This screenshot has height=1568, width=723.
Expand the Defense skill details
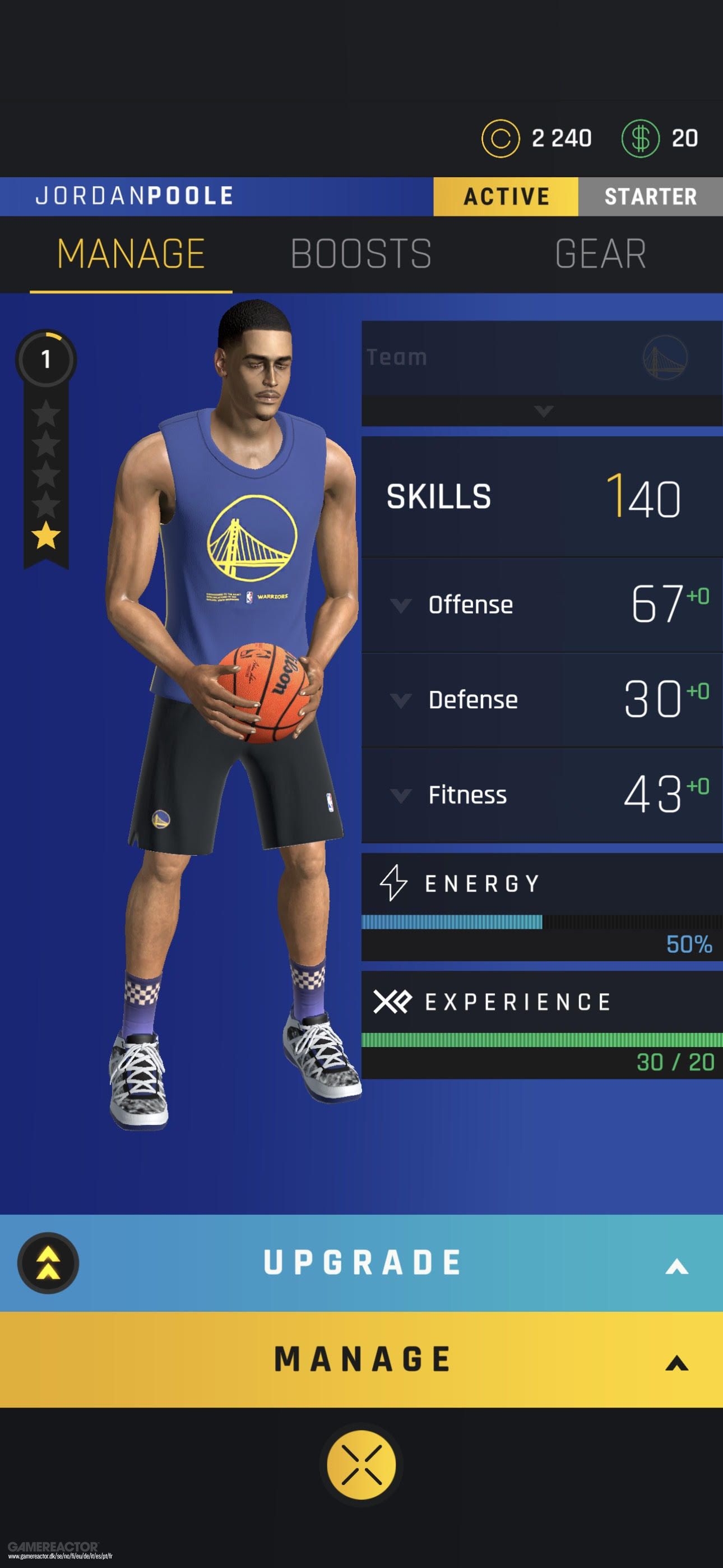[x=400, y=700]
